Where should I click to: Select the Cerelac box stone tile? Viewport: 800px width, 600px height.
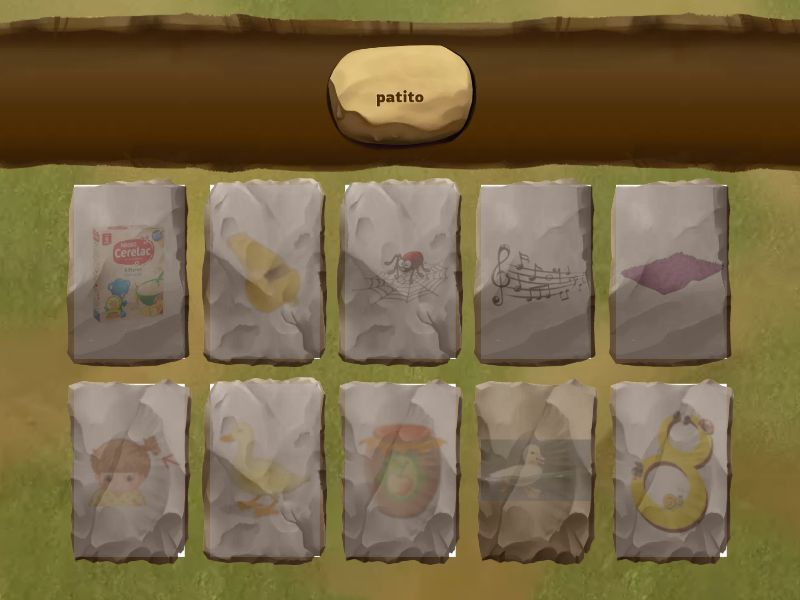click(127, 272)
